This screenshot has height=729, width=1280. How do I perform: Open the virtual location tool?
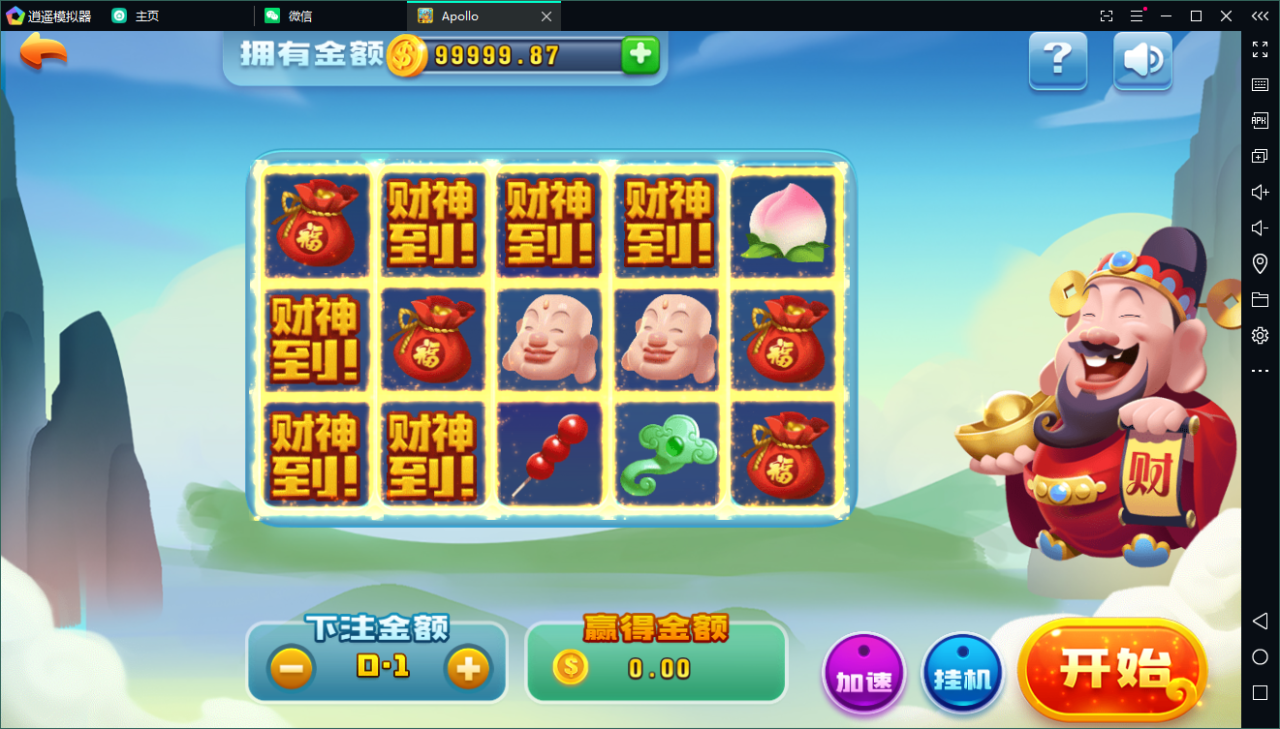tap(1259, 263)
